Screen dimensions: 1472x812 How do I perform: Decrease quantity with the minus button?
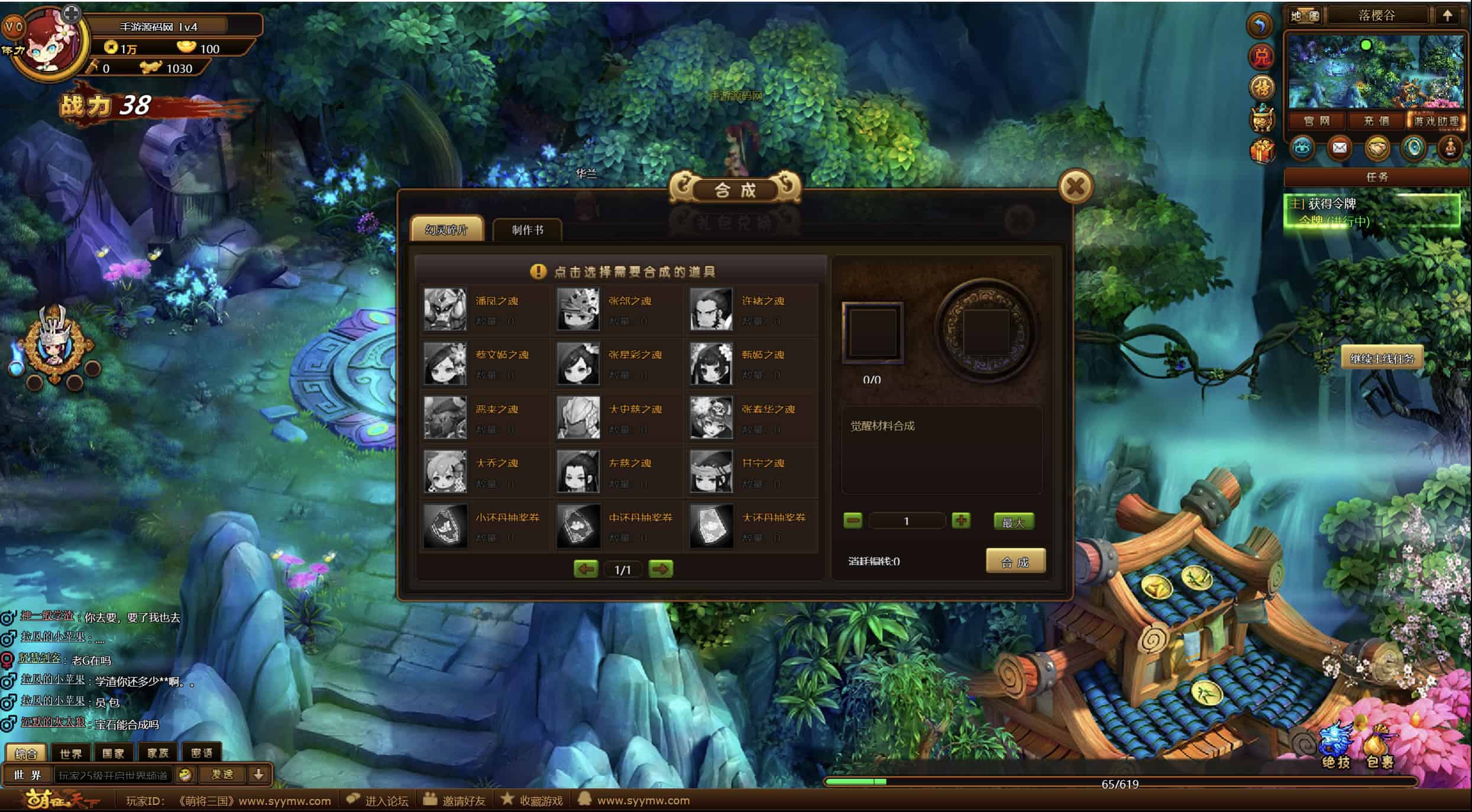(852, 520)
